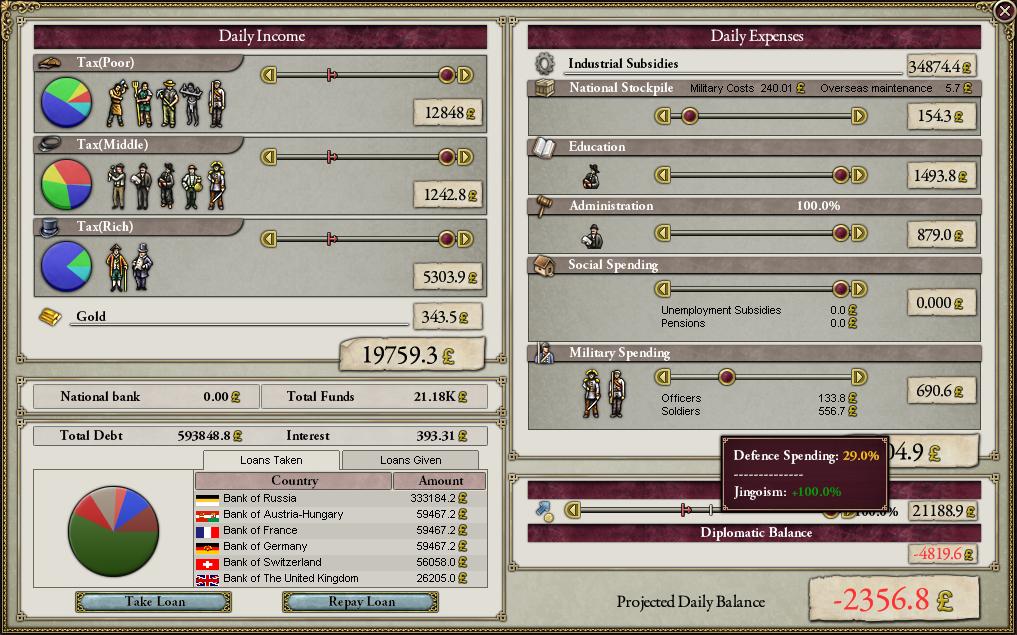The height and width of the screenshot is (635, 1017).
Task: Click the military spending slider knob
Action: click(x=727, y=377)
